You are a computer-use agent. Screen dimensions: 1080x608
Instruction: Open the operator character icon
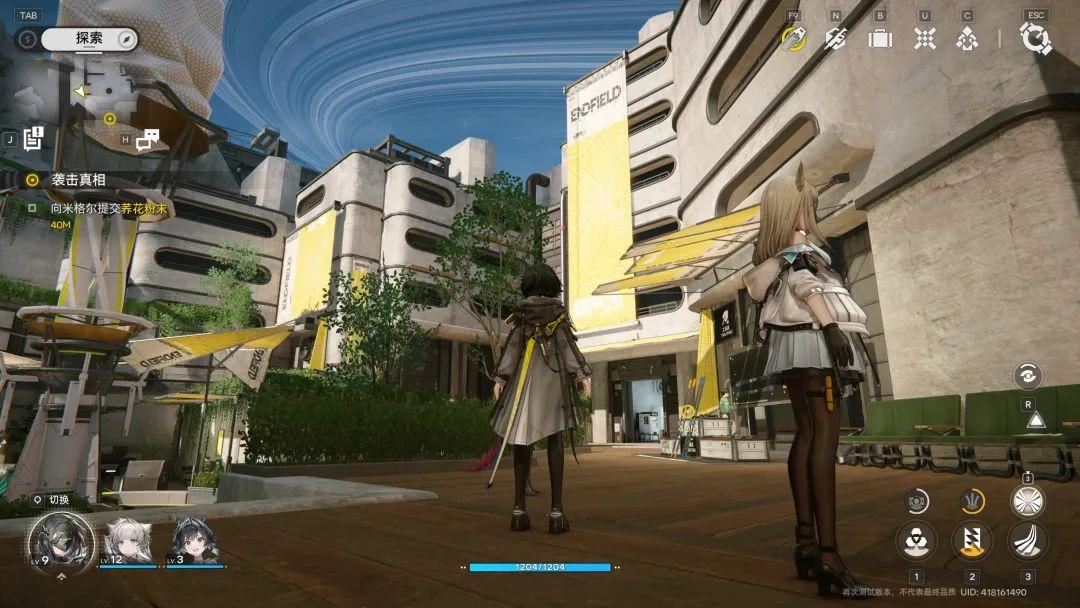[x=967, y=38]
